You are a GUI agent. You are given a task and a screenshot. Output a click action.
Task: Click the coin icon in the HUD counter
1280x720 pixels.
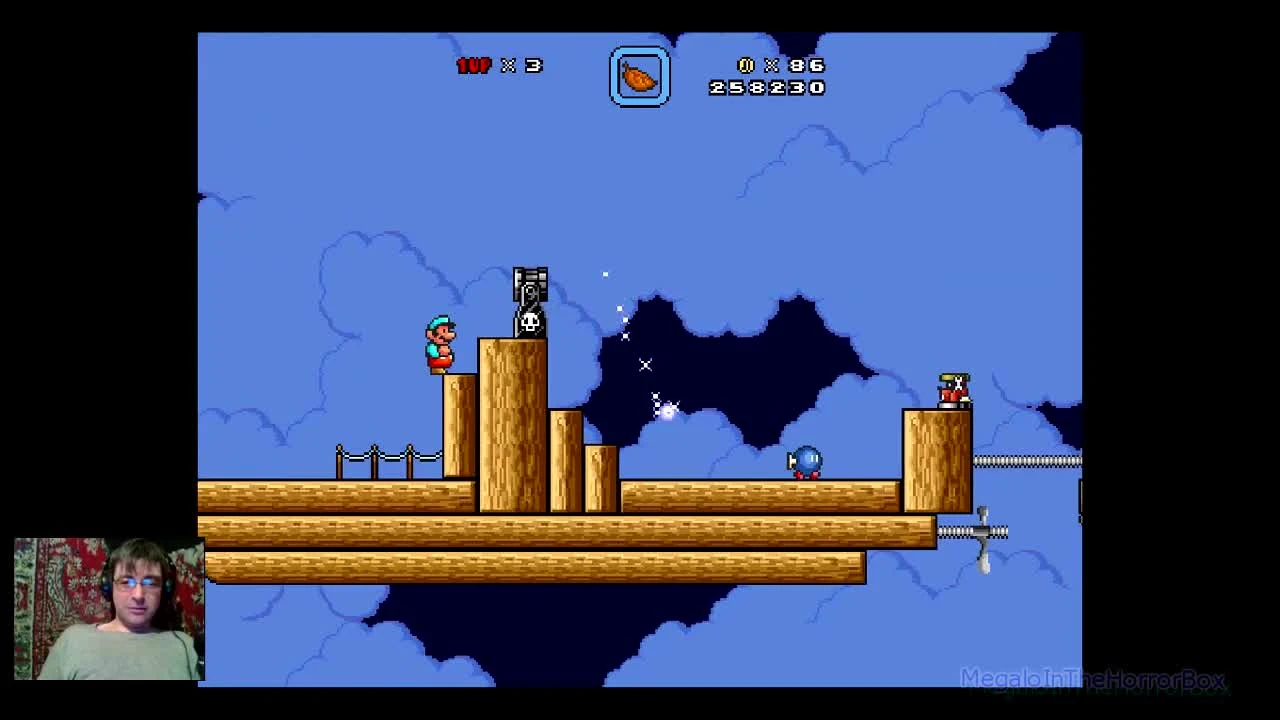tap(745, 65)
